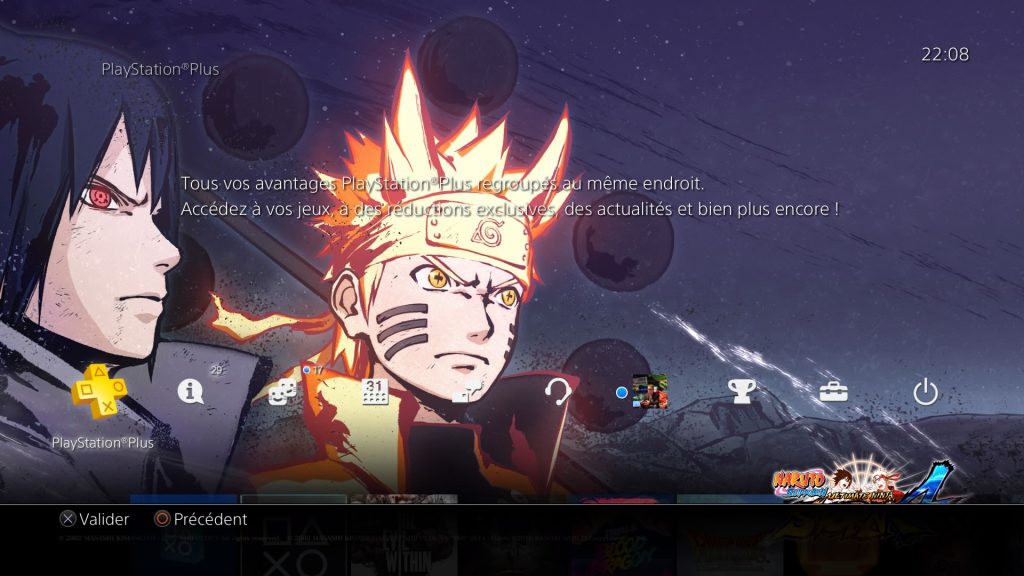Viewport: 1024px width, 576px height.
Task: Select the Party headset icon
Action: pos(557,392)
